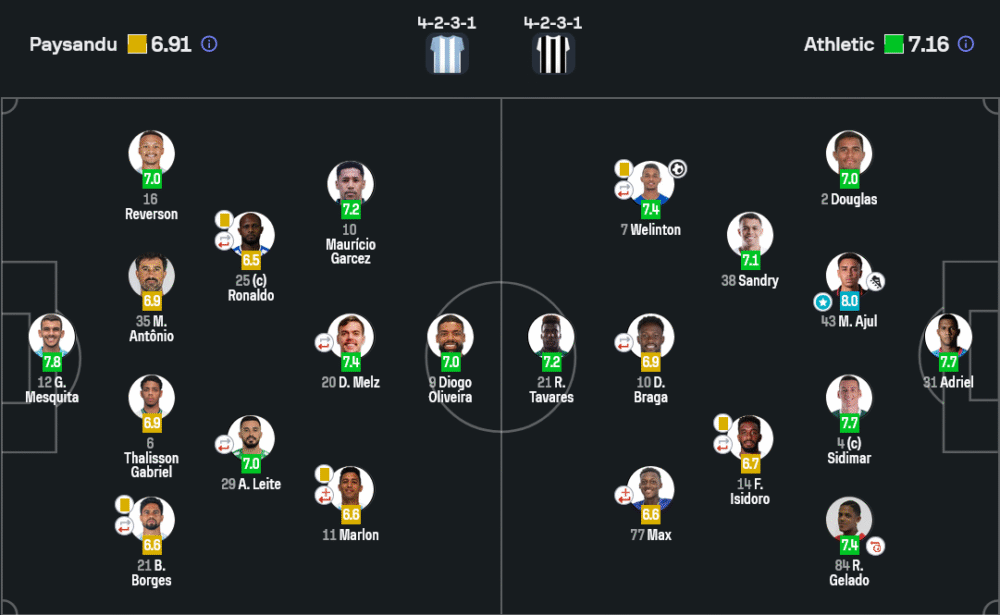View Welinton's player details

tap(651, 184)
